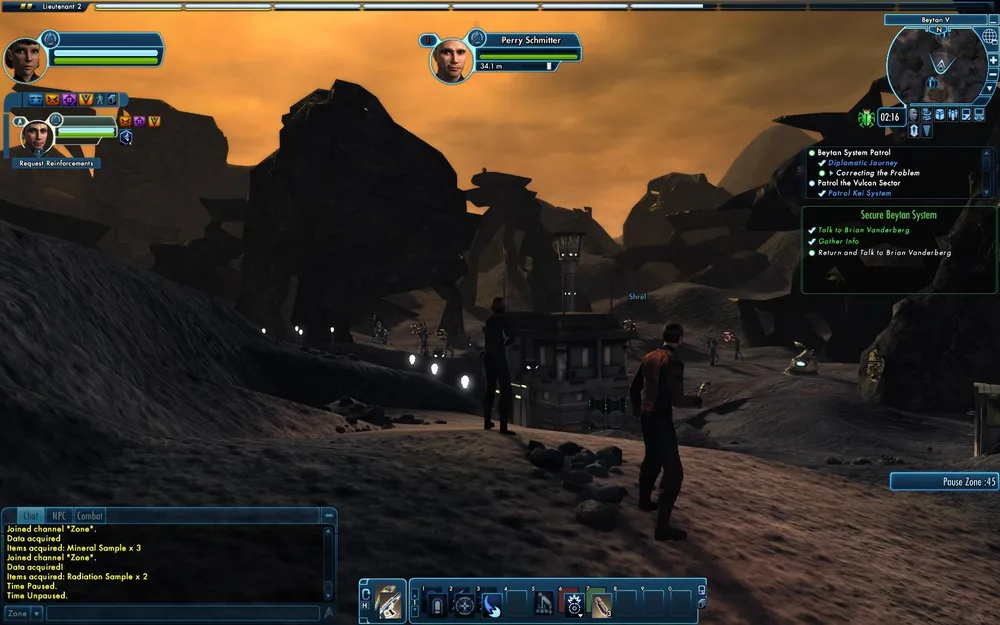This screenshot has width=1000, height=625.
Task: Select the phaser rifle weapon slot
Action: [x=388, y=602]
